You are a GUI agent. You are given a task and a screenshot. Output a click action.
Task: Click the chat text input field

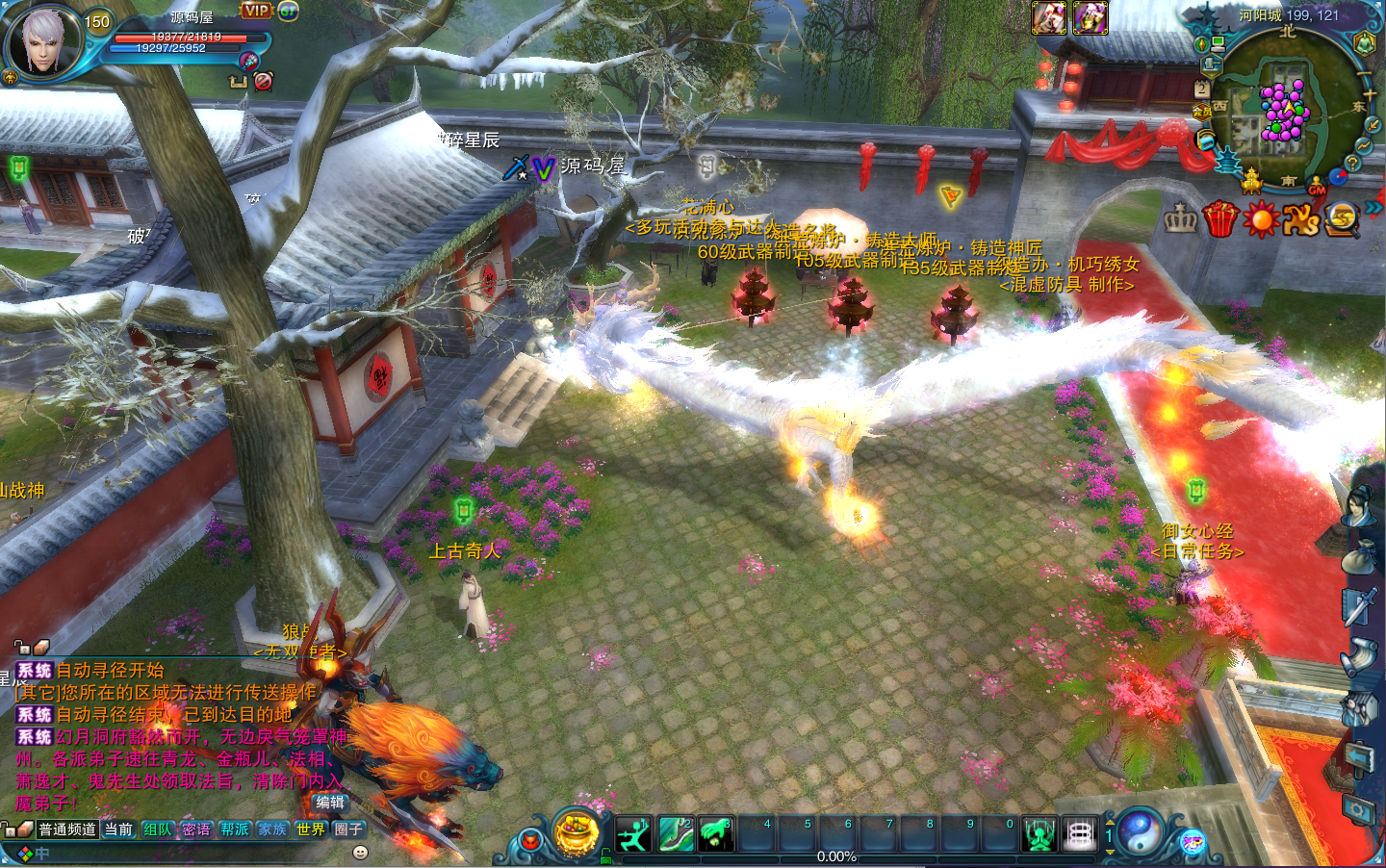point(192,854)
